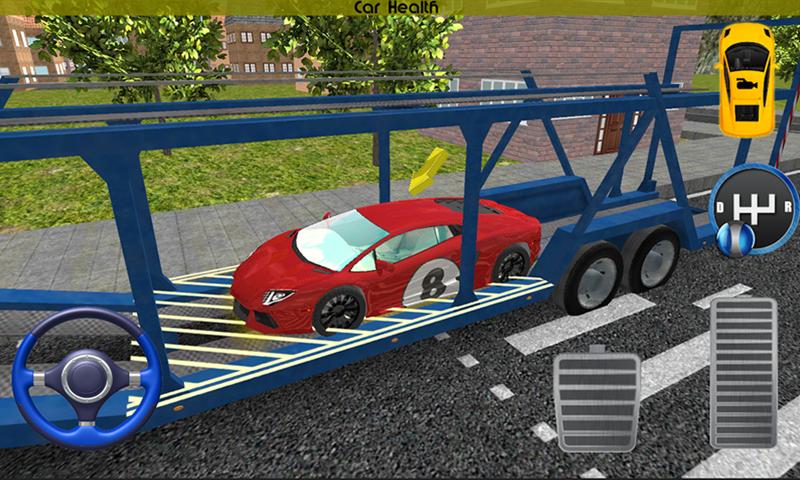Click the blue steering wheel control
Screen dimensions: 800x480
coord(86,376)
